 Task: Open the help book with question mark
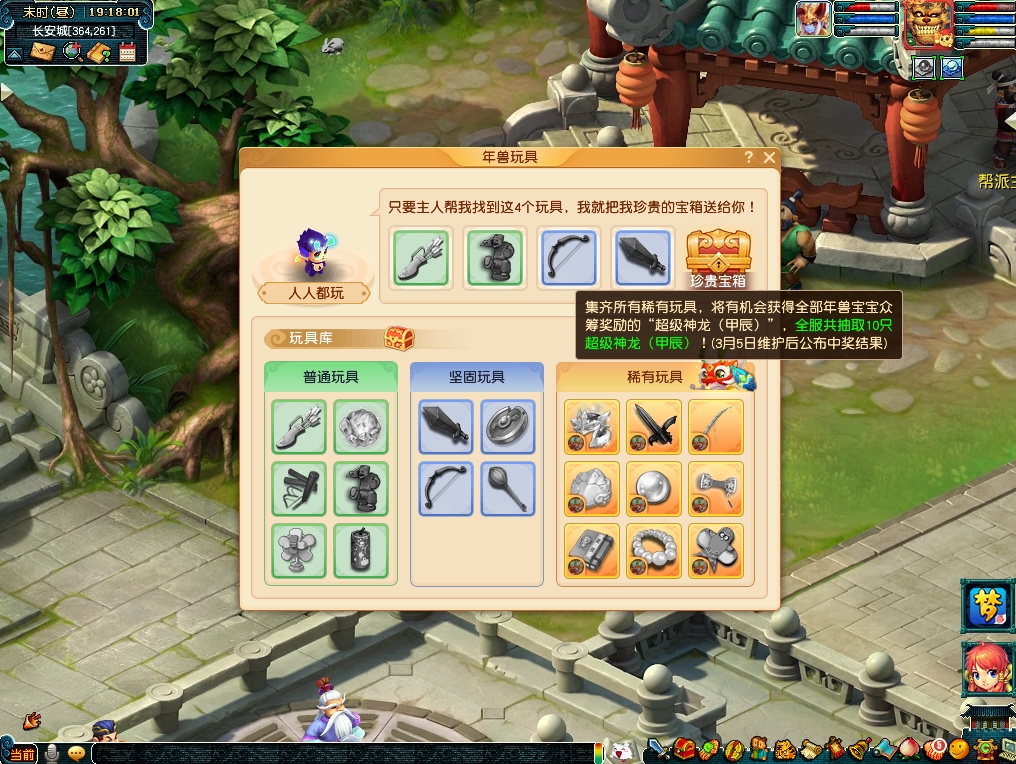click(99, 52)
